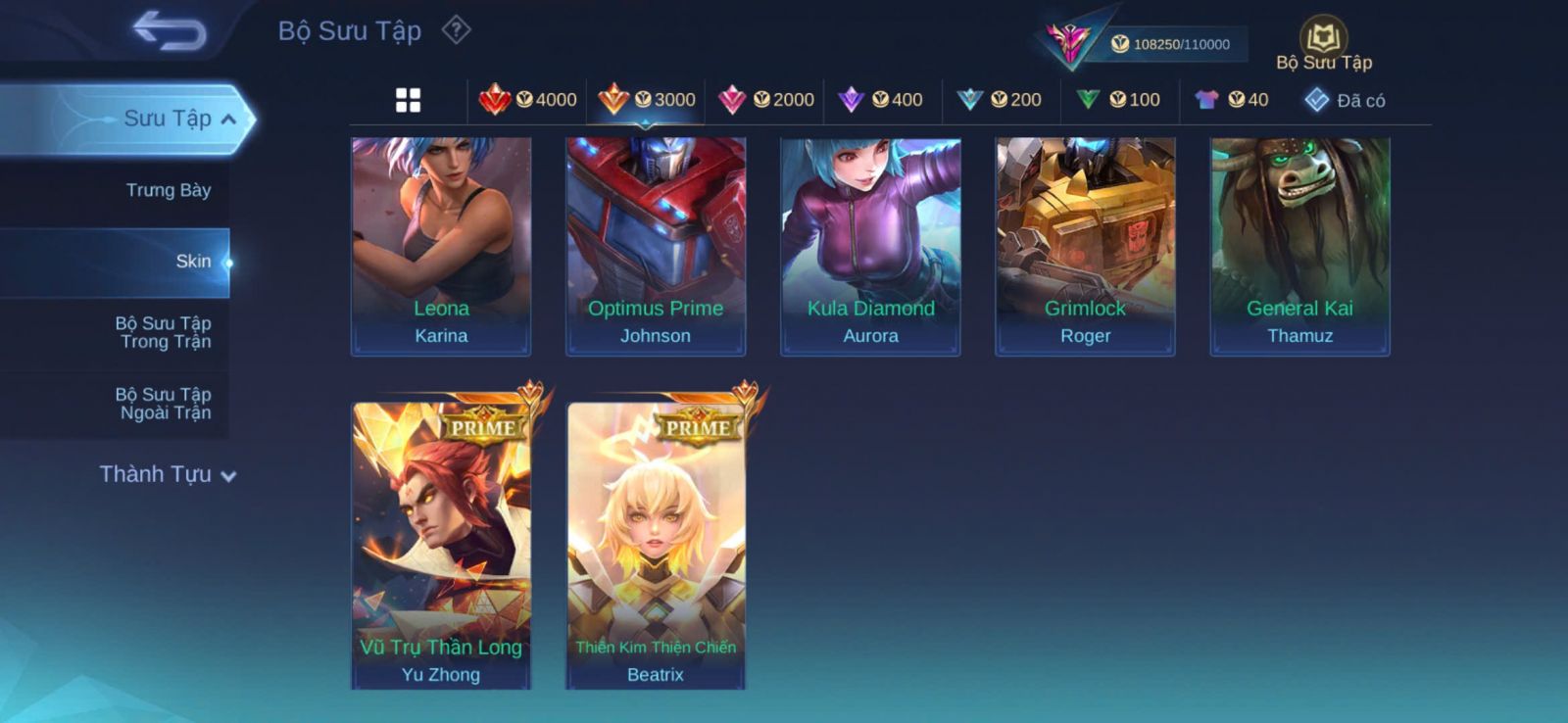
Task: Select the 200 point tier filter
Action: (1001, 100)
